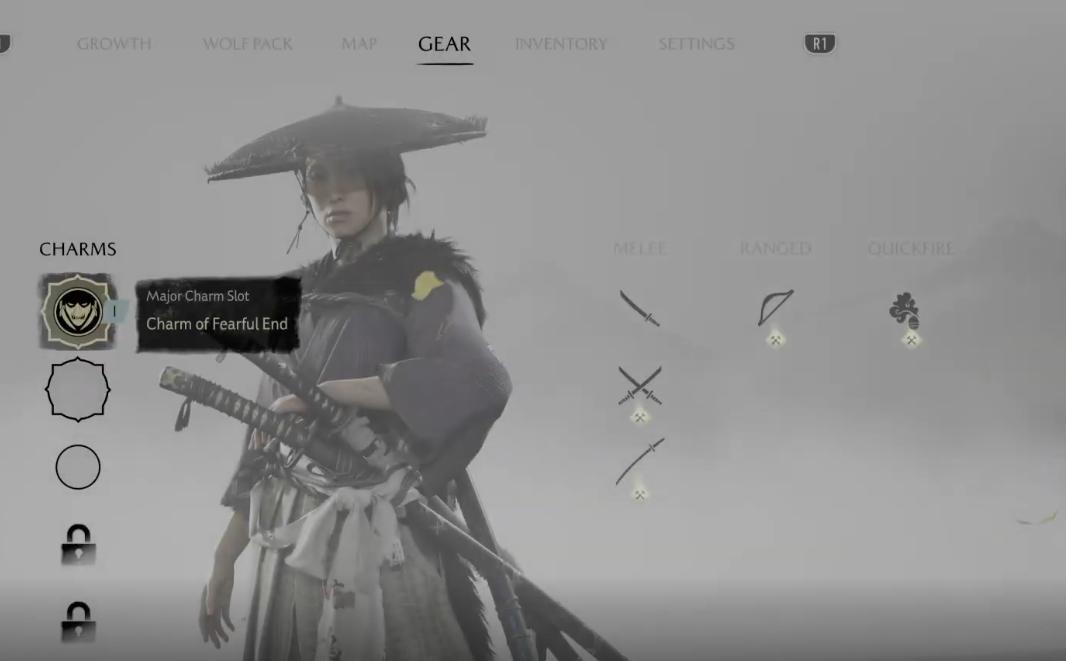This screenshot has width=1066, height=661.
Task: Show the Map tab
Action: [x=359, y=44]
